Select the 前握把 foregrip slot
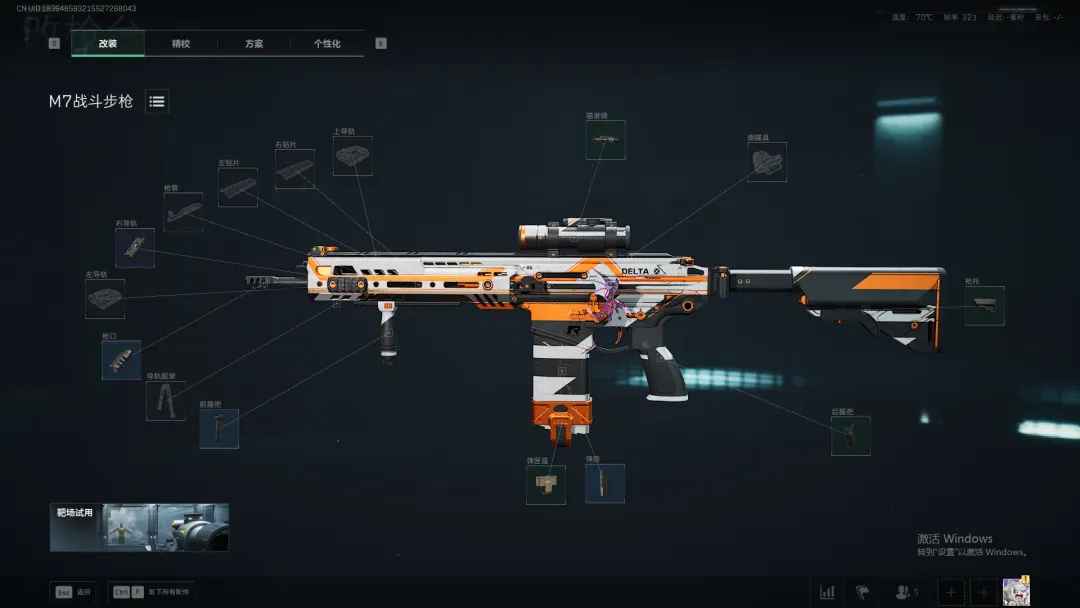 tap(219, 428)
